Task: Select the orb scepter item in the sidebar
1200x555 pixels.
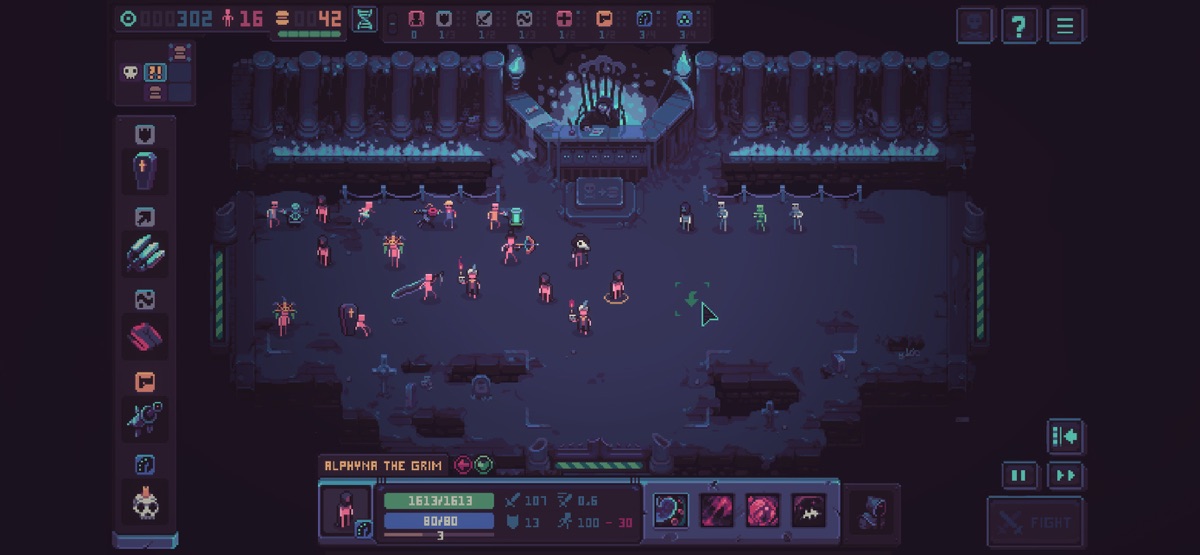Action: (145, 417)
